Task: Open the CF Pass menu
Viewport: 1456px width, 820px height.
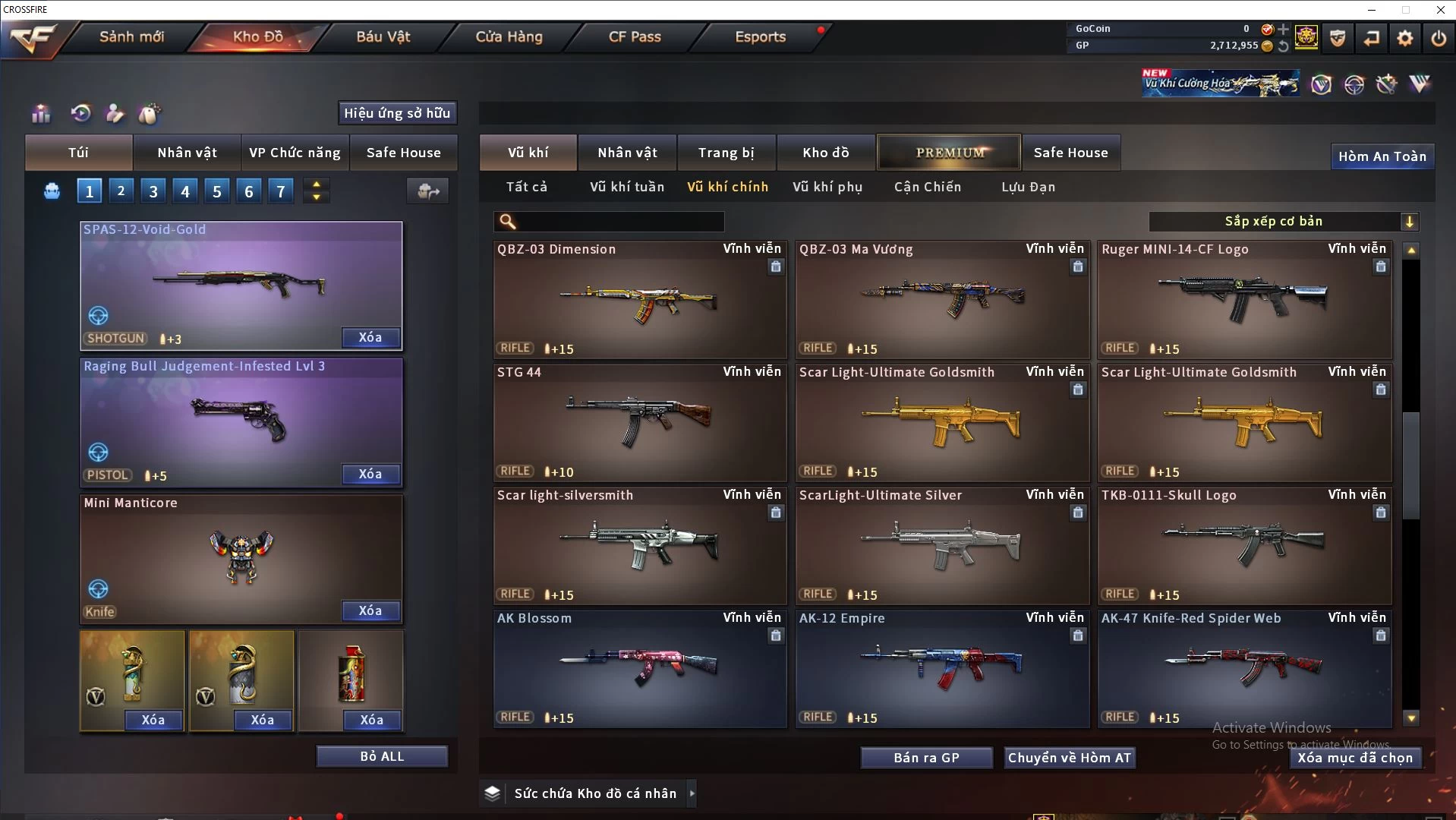Action: [635, 36]
